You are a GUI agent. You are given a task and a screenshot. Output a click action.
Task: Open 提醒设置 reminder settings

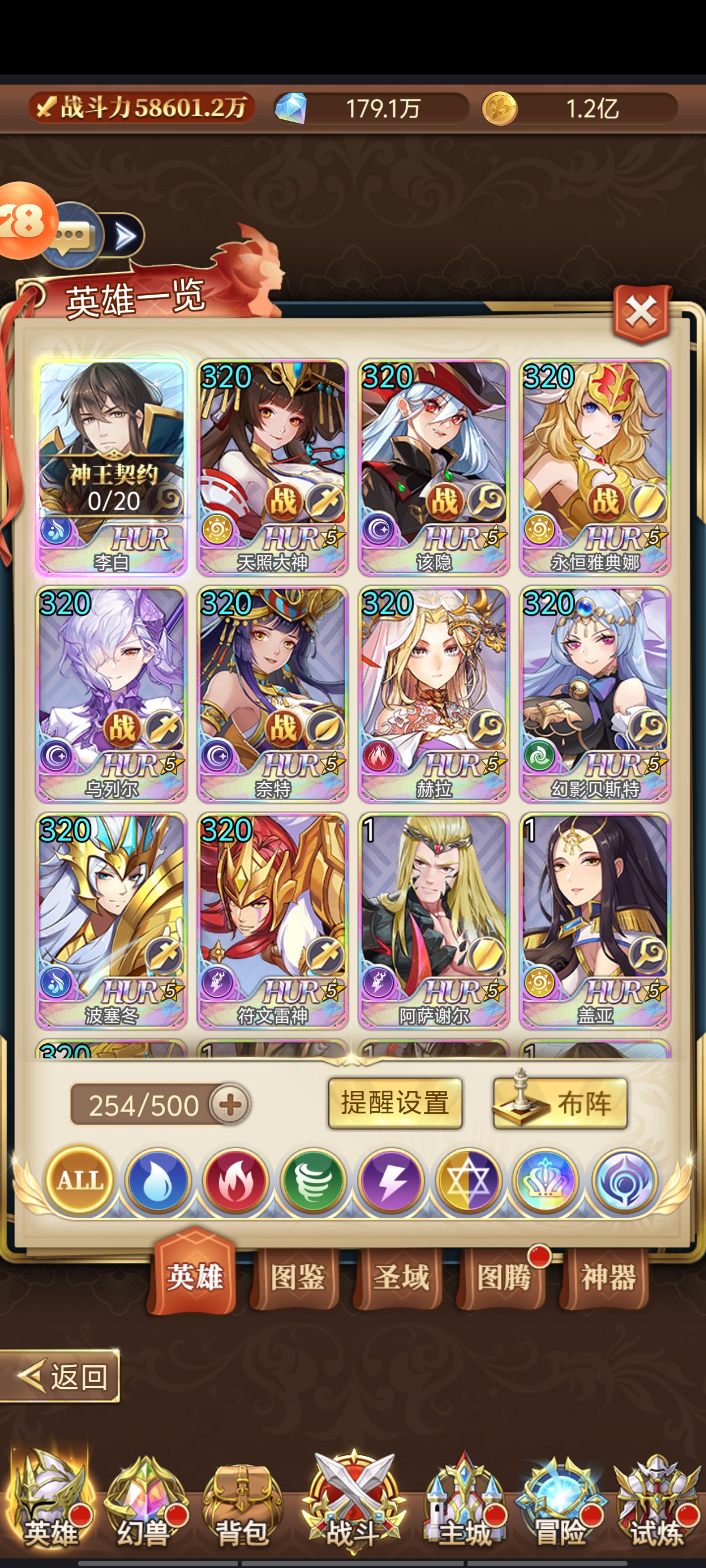click(x=394, y=1103)
